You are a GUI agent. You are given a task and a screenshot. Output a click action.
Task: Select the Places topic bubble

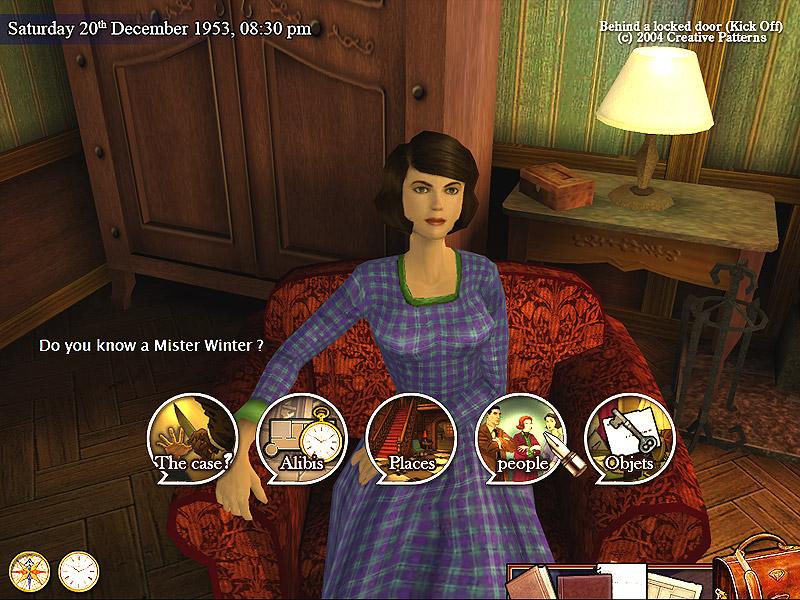click(x=410, y=439)
